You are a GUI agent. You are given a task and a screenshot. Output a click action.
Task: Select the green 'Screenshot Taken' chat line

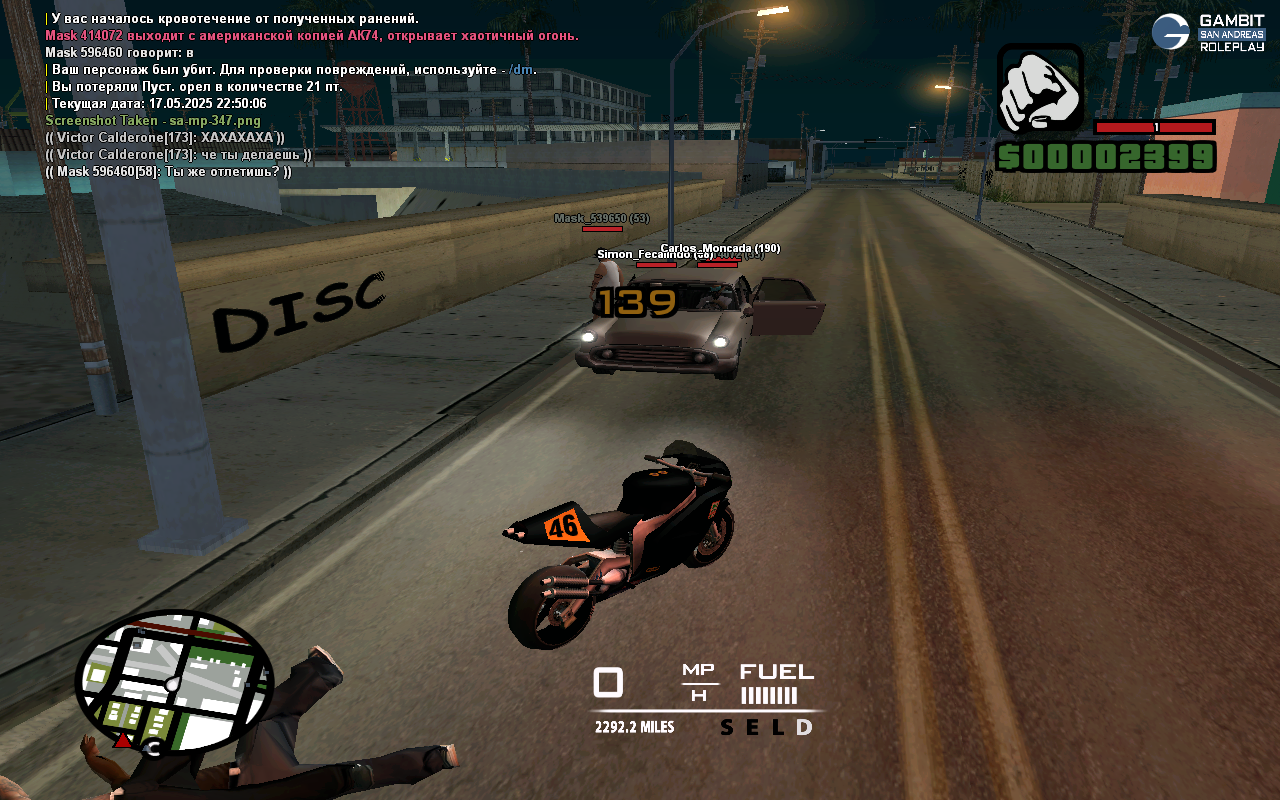tap(153, 121)
